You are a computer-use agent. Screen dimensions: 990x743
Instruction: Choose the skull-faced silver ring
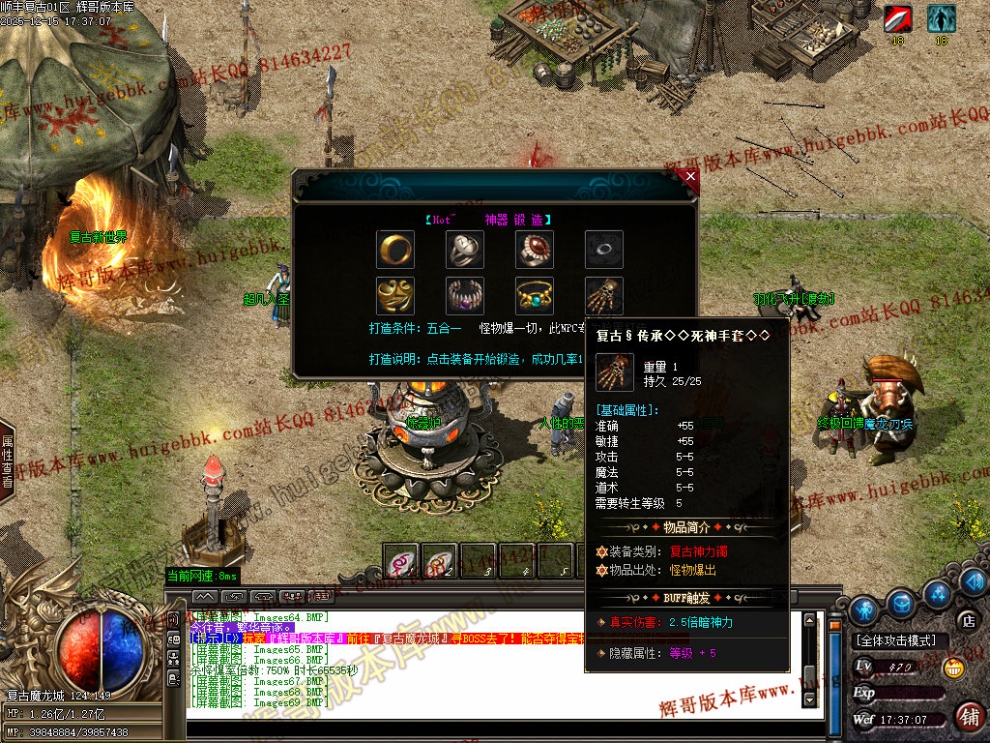(465, 249)
